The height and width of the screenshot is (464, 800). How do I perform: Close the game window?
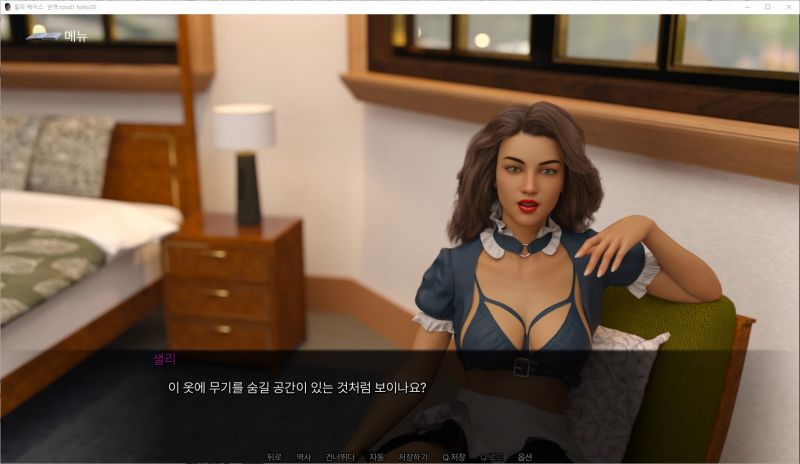(787, 7)
